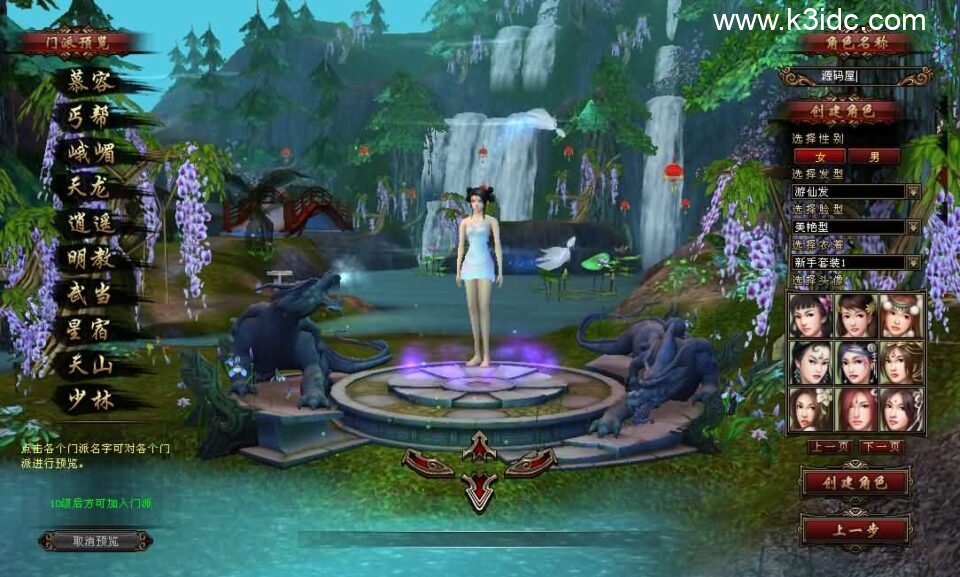The width and height of the screenshot is (960, 577).
Task: Preview the 少林 sect
Action: pyautogui.click(x=90, y=400)
